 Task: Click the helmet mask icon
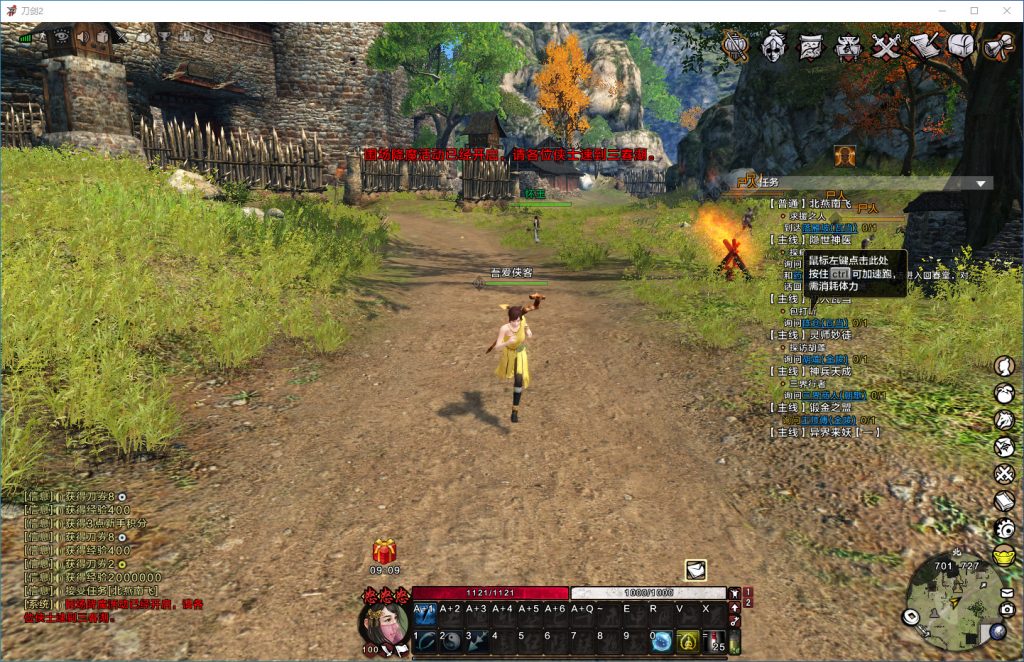coord(774,46)
